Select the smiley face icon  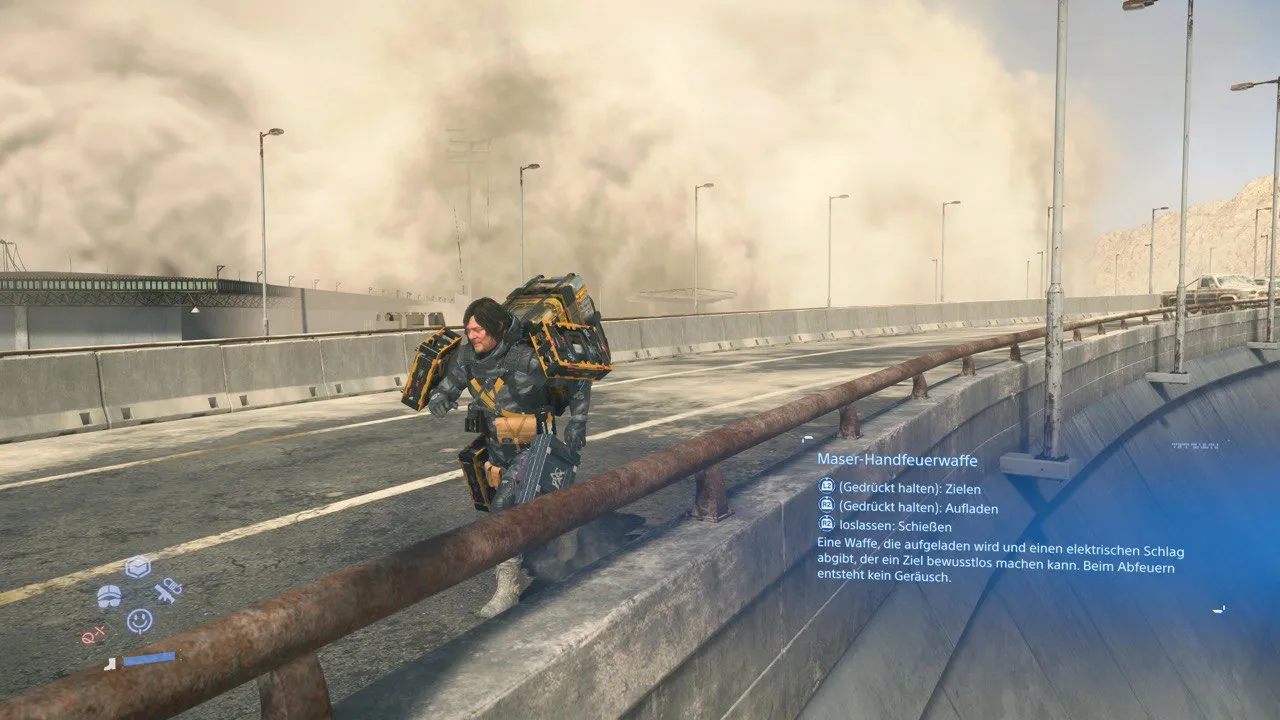pos(140,621)
